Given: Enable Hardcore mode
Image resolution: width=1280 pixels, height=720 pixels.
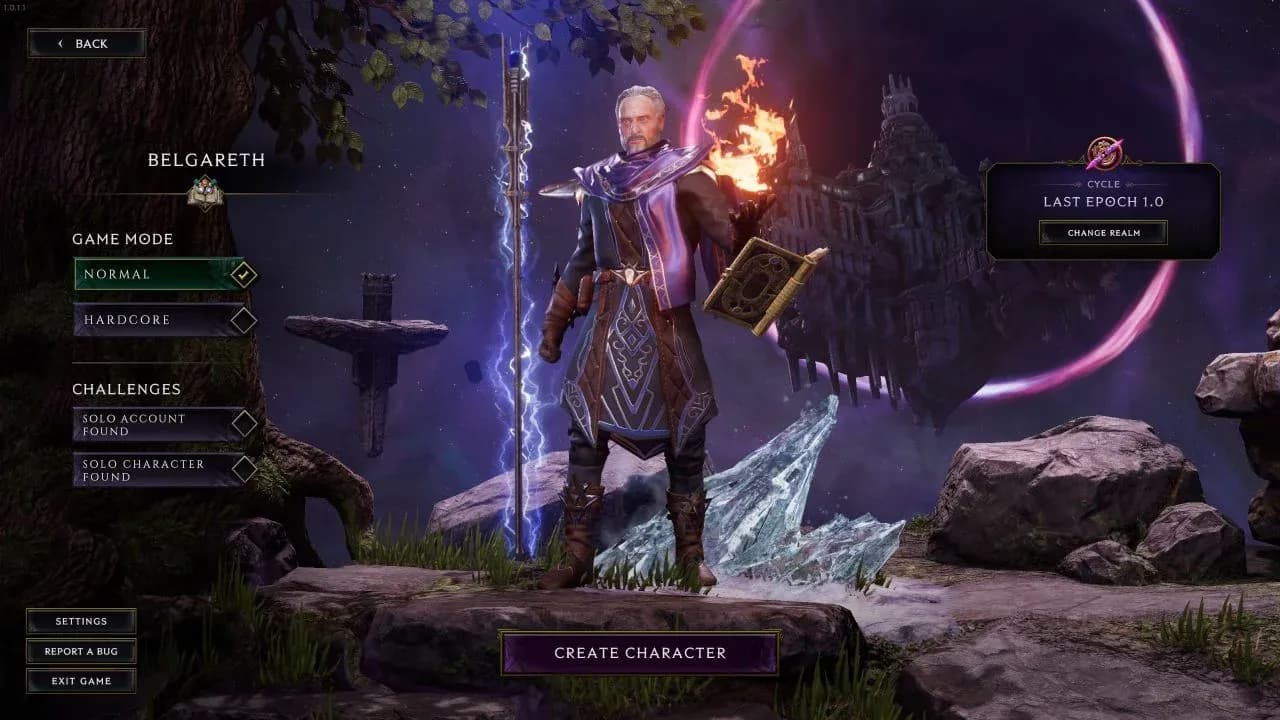Looking at the screenshot, I should pos(150,319).
